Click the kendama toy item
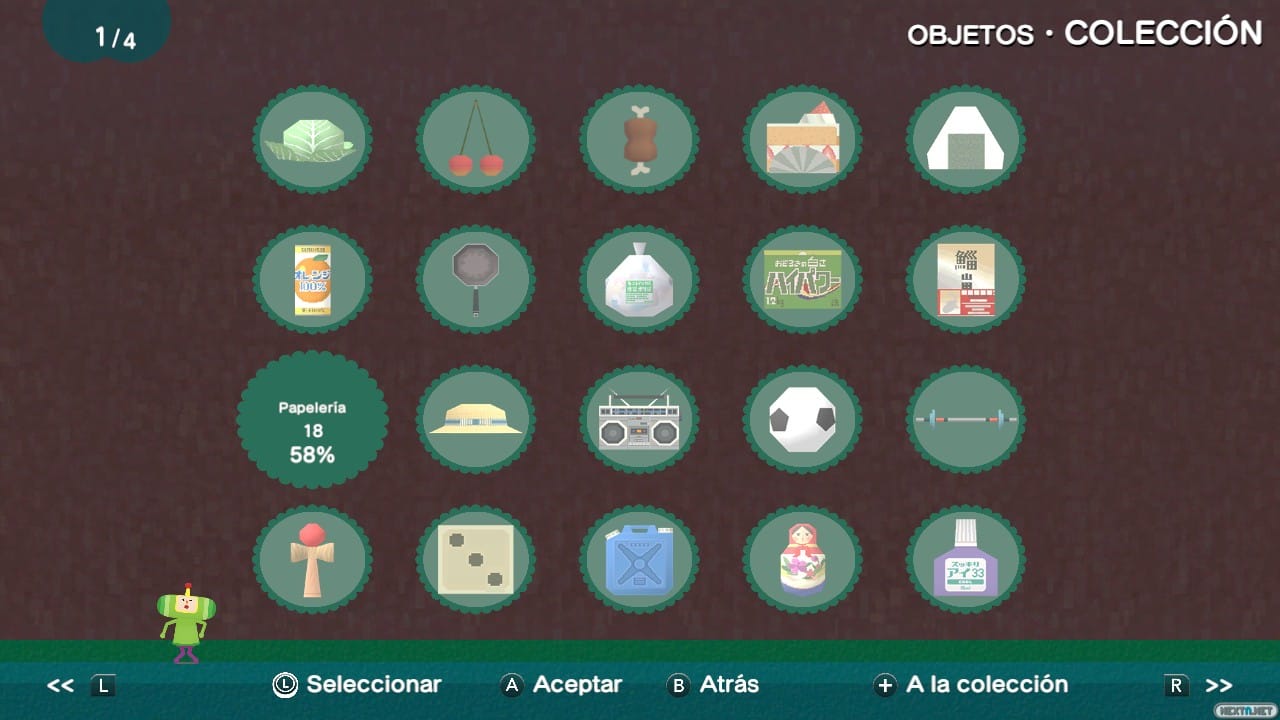This screenshot has width=1280, height=720. tap(313, 560)
